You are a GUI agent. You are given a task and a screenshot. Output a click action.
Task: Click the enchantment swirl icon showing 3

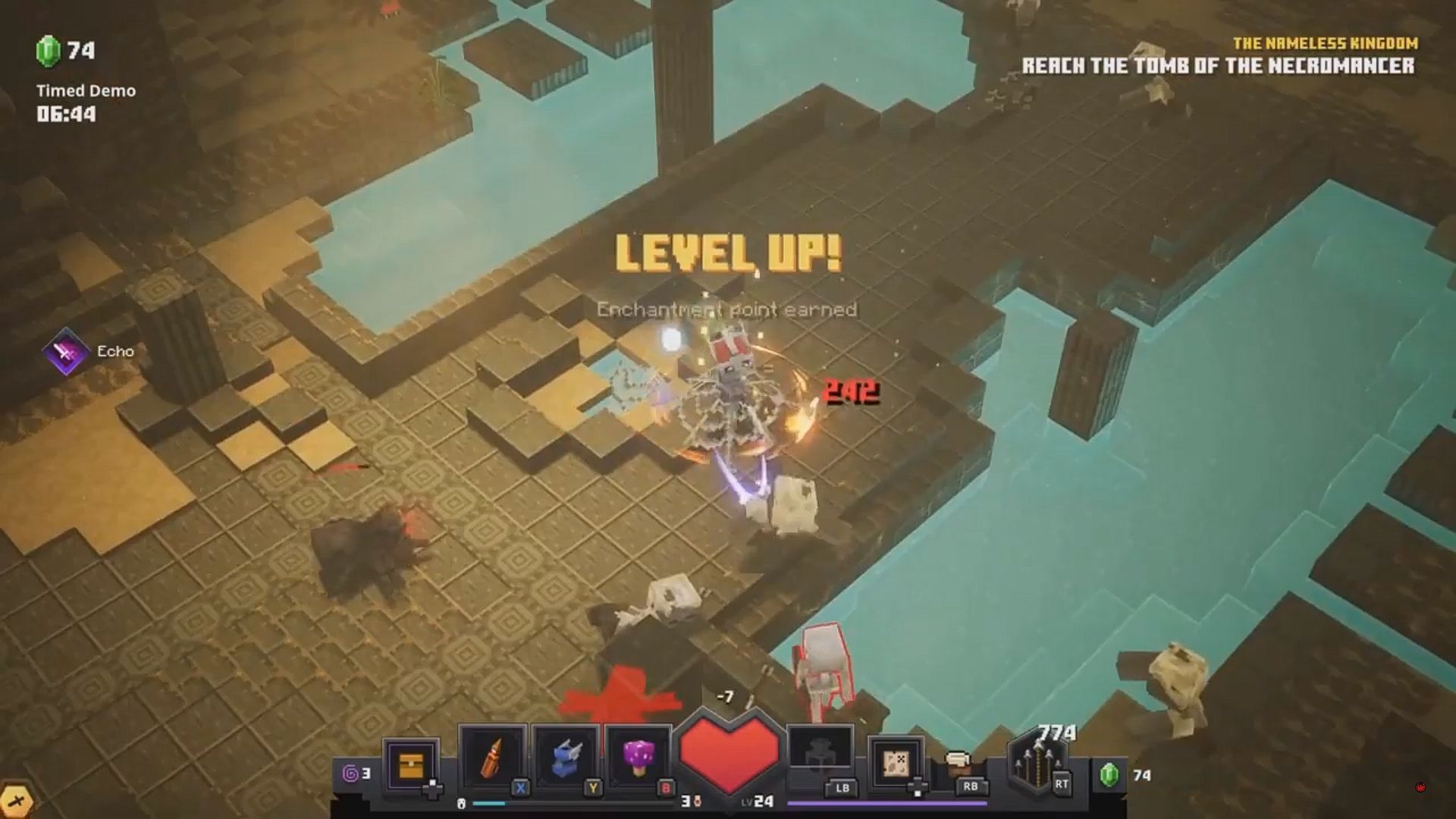point(353,772)
